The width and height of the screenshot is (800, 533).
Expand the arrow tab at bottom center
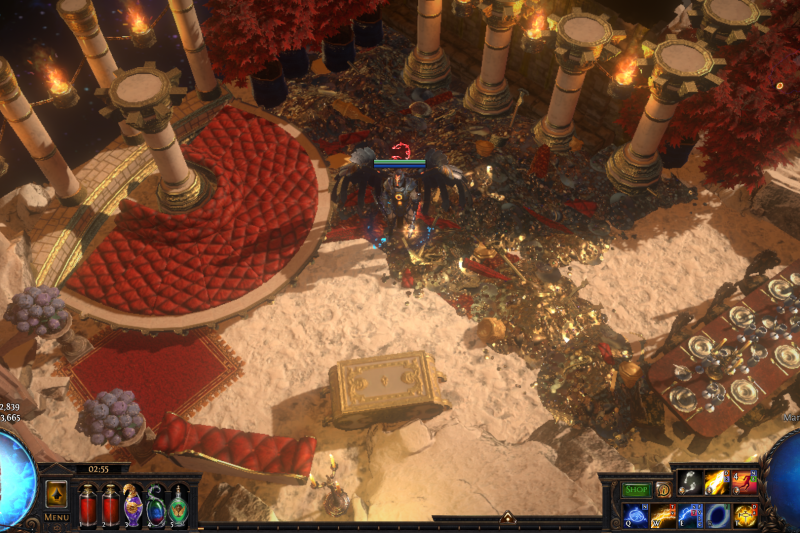pos(507,518)
